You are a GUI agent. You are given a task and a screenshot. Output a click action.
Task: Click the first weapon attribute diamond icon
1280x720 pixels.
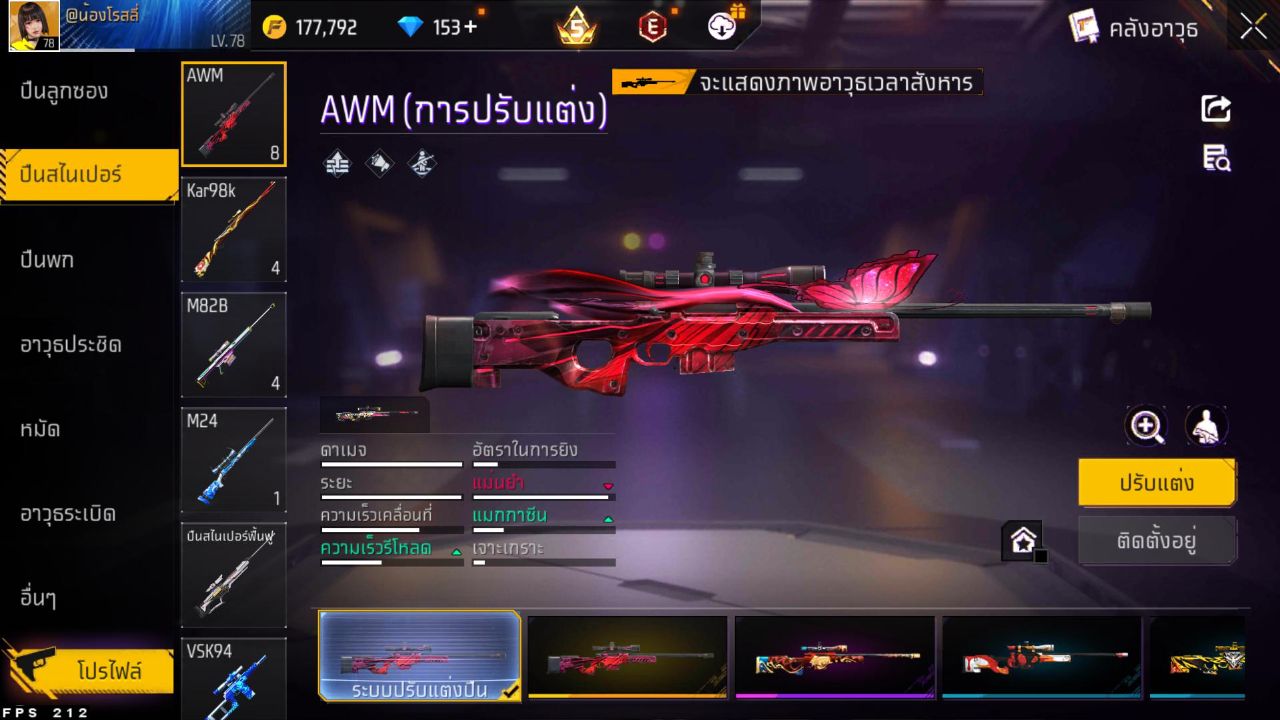pos(337,163)
